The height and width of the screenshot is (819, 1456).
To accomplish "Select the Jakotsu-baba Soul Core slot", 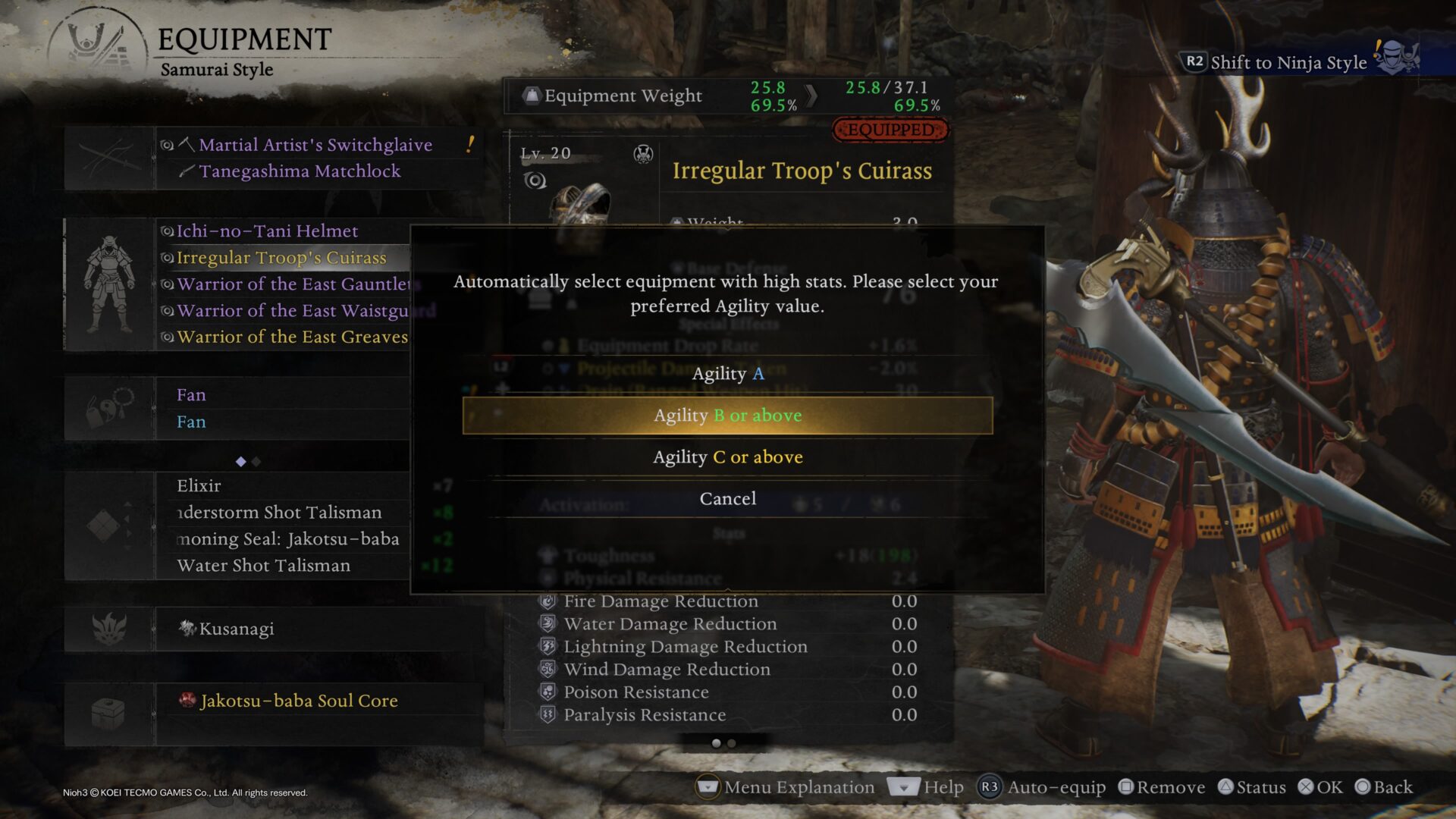I will pos(298,701).
